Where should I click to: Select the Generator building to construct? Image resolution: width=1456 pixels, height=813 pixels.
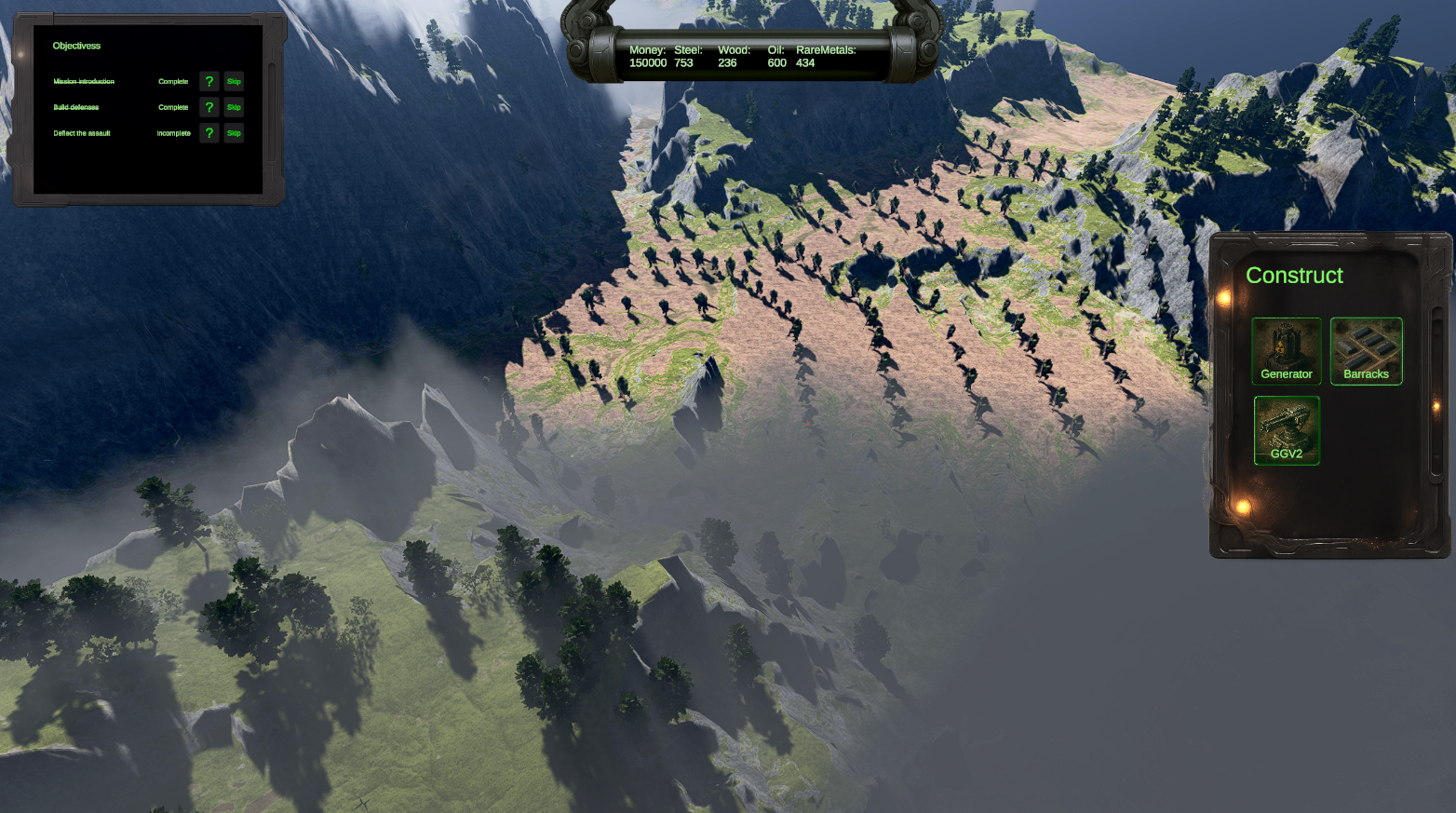(1286, 351)
